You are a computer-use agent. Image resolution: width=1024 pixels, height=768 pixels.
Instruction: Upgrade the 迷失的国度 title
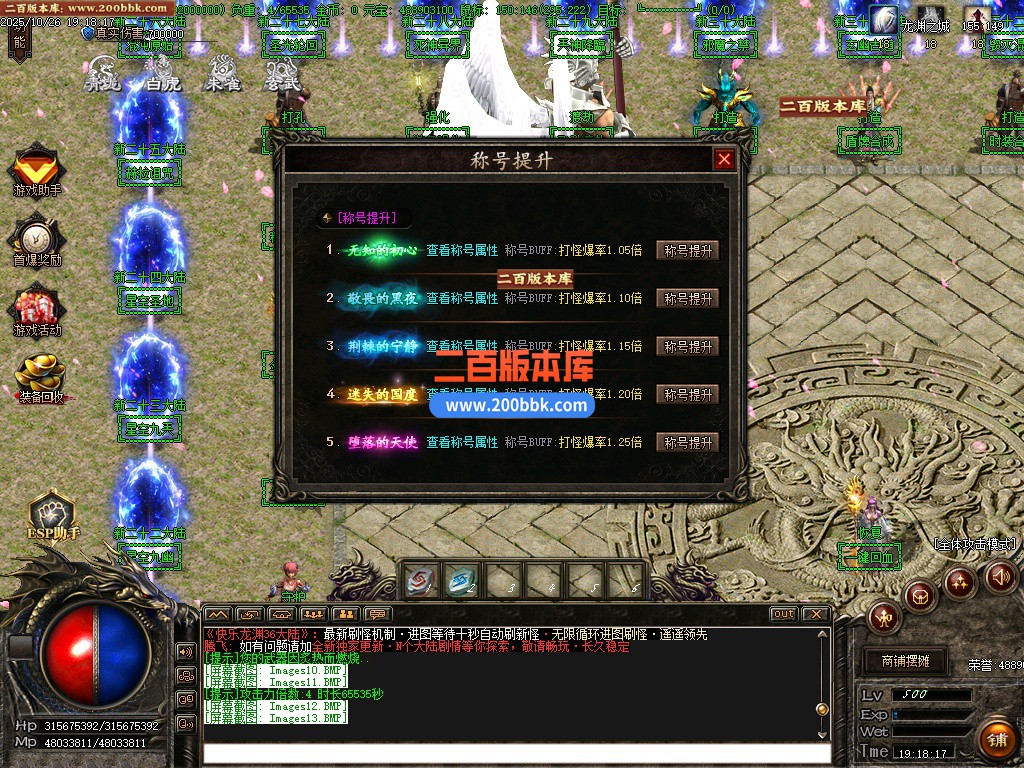pyautogui.click(x=687, y=395)
